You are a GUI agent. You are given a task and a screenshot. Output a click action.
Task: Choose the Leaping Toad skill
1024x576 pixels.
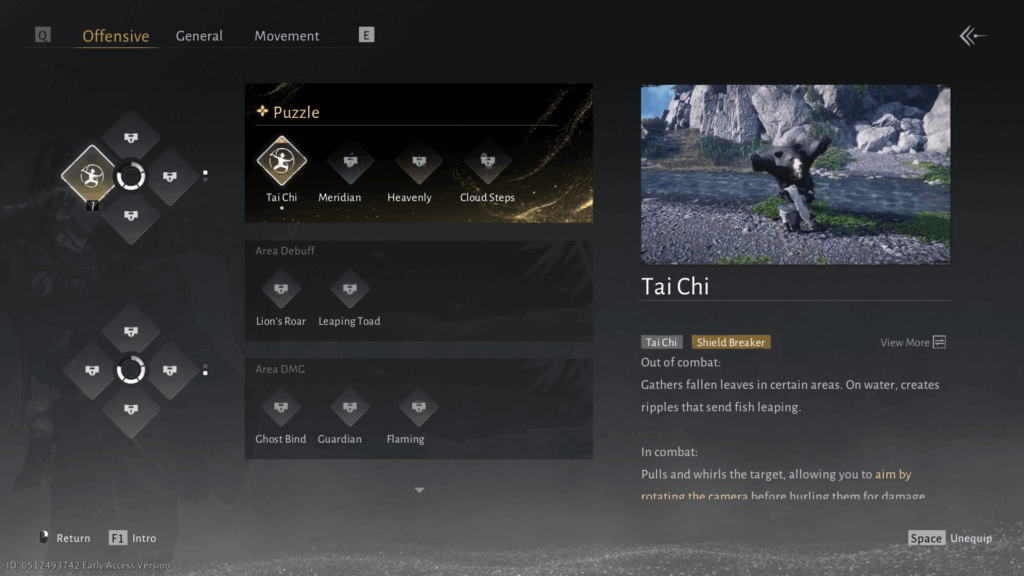(x=350, y=289)
